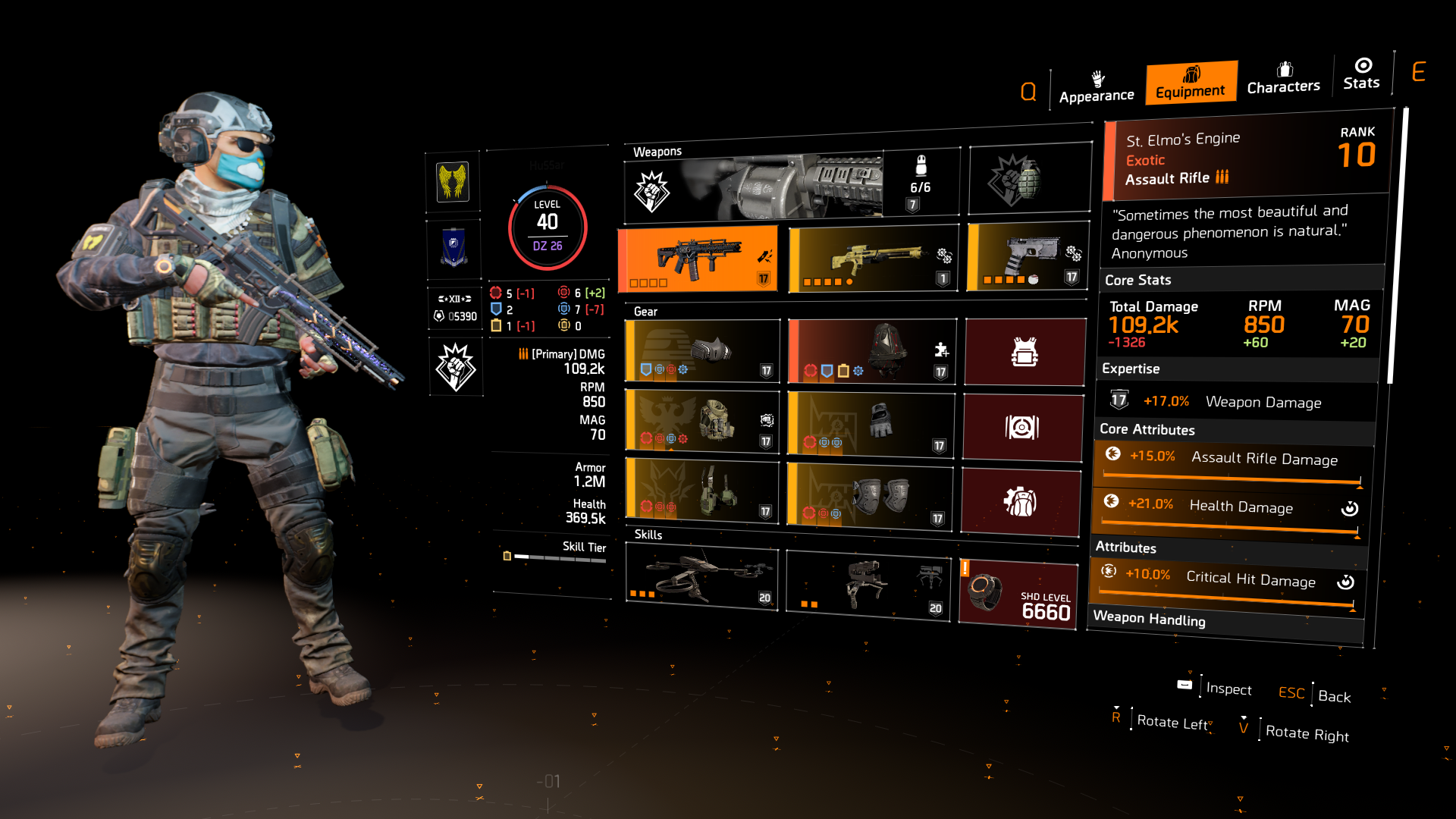Open the equipped pistol slot

coord(1028,258)
